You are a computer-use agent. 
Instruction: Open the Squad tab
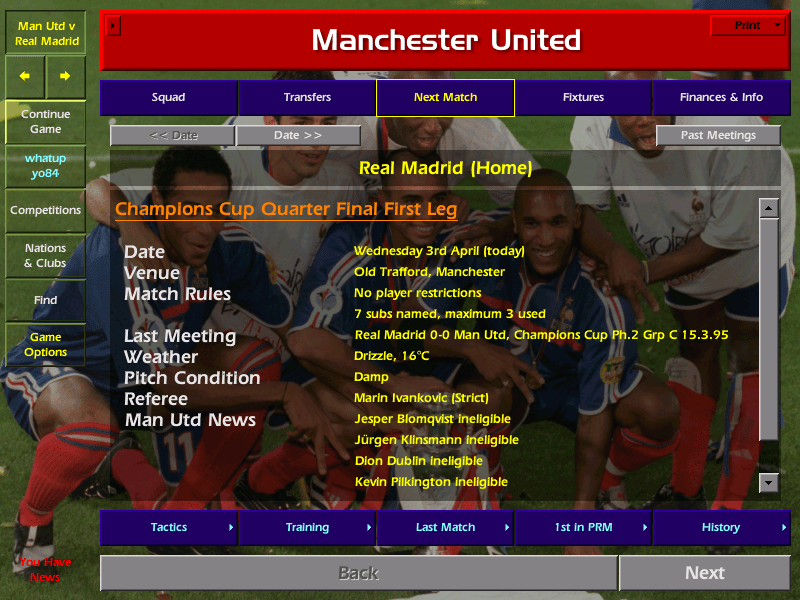coord(168,98)
